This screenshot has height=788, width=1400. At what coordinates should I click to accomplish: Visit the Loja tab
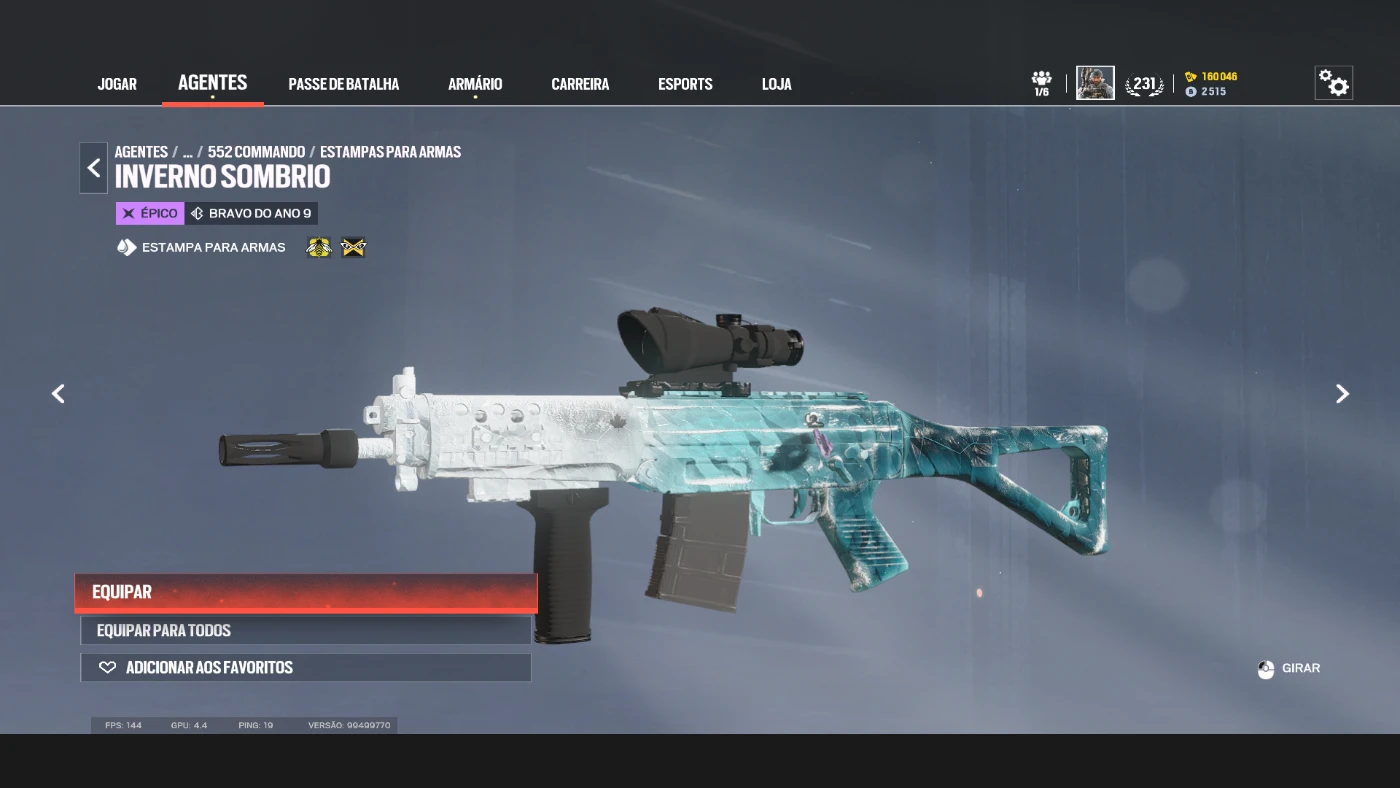(x=776, y=84)
